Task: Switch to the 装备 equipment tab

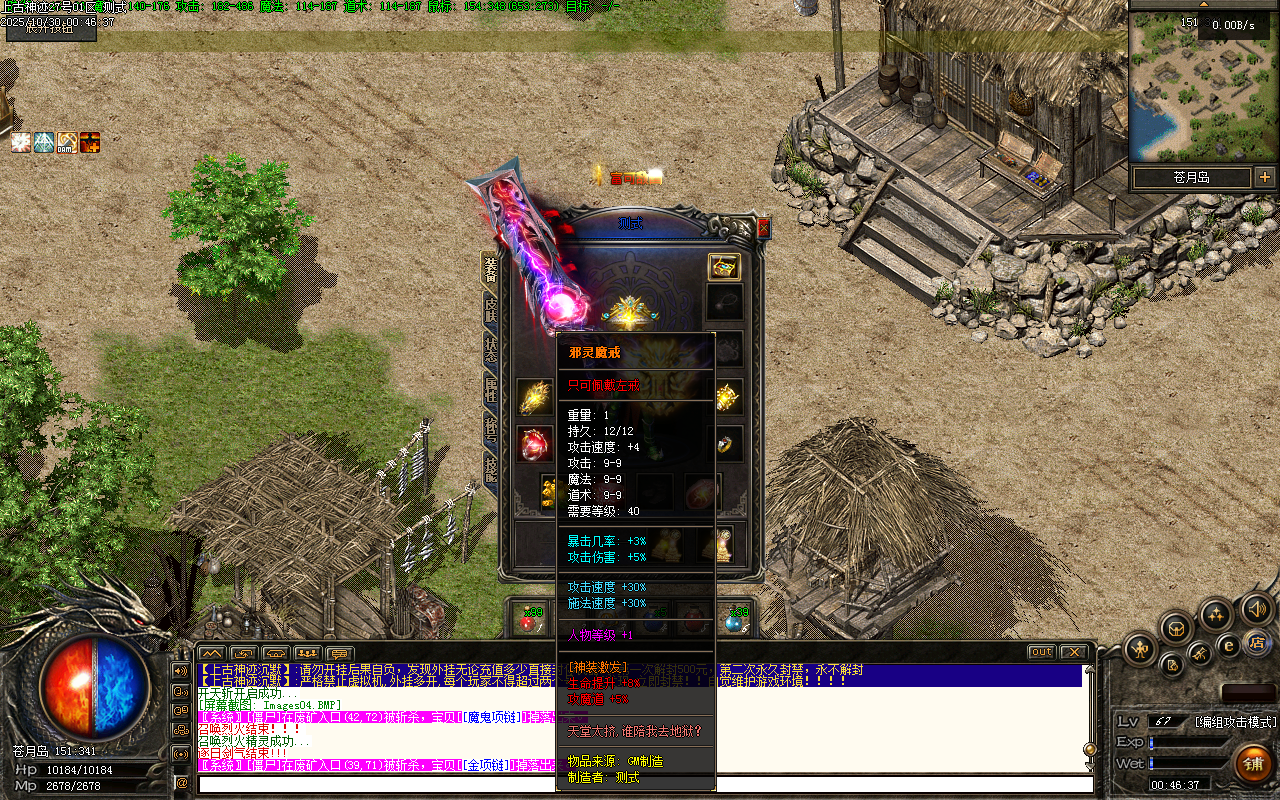Action: pyautogui.click(x=490, y=270)
